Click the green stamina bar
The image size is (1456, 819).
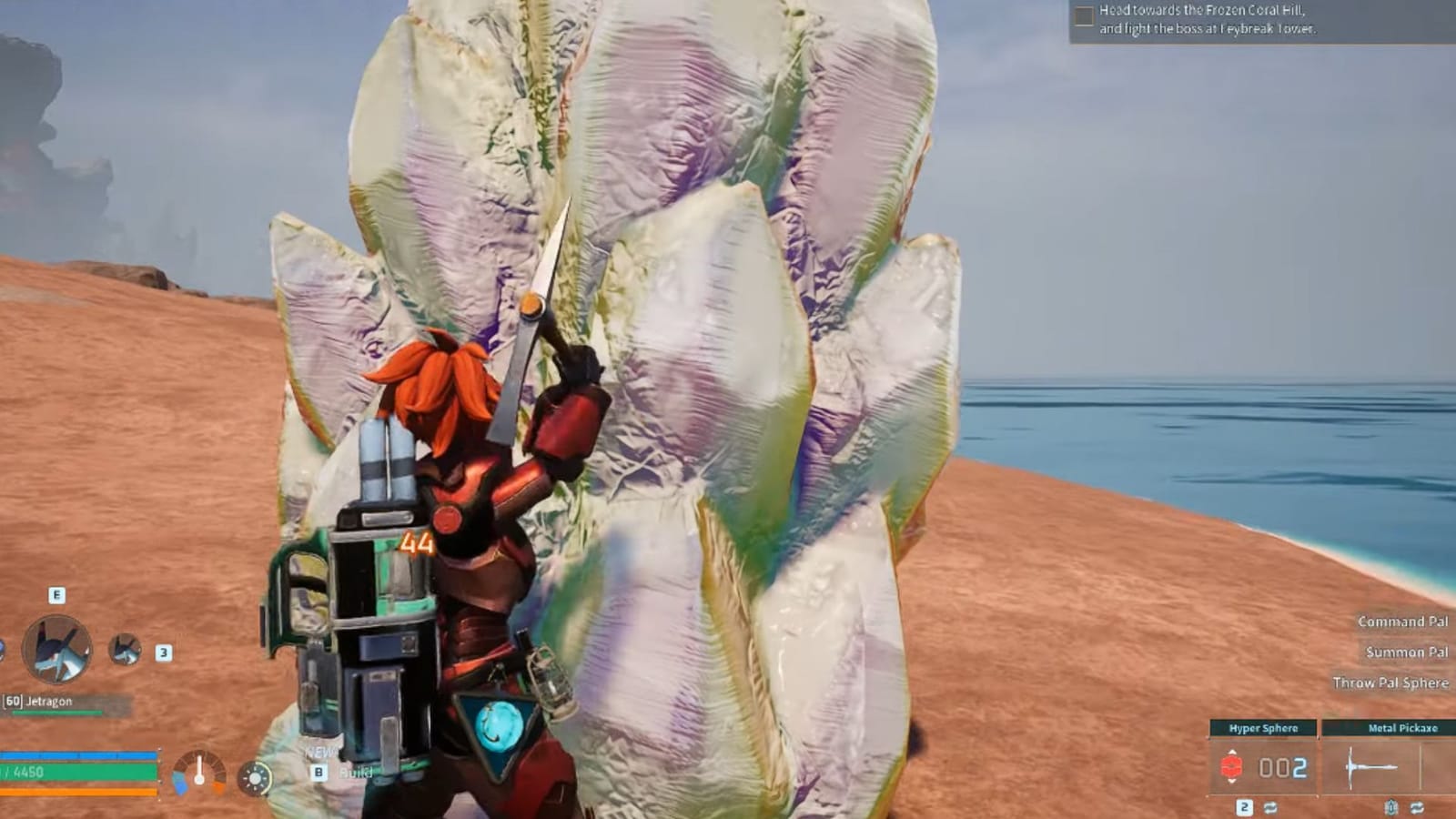click(76, 771)
